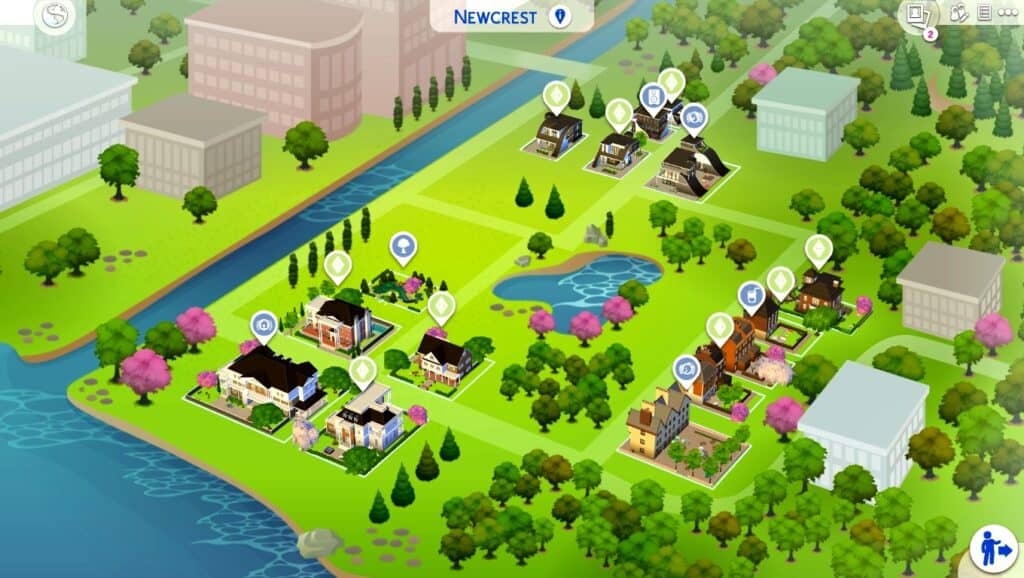The image size is (1024, 578).
Task: Open the portrait photos icon with badge 2
Action: 917,15
